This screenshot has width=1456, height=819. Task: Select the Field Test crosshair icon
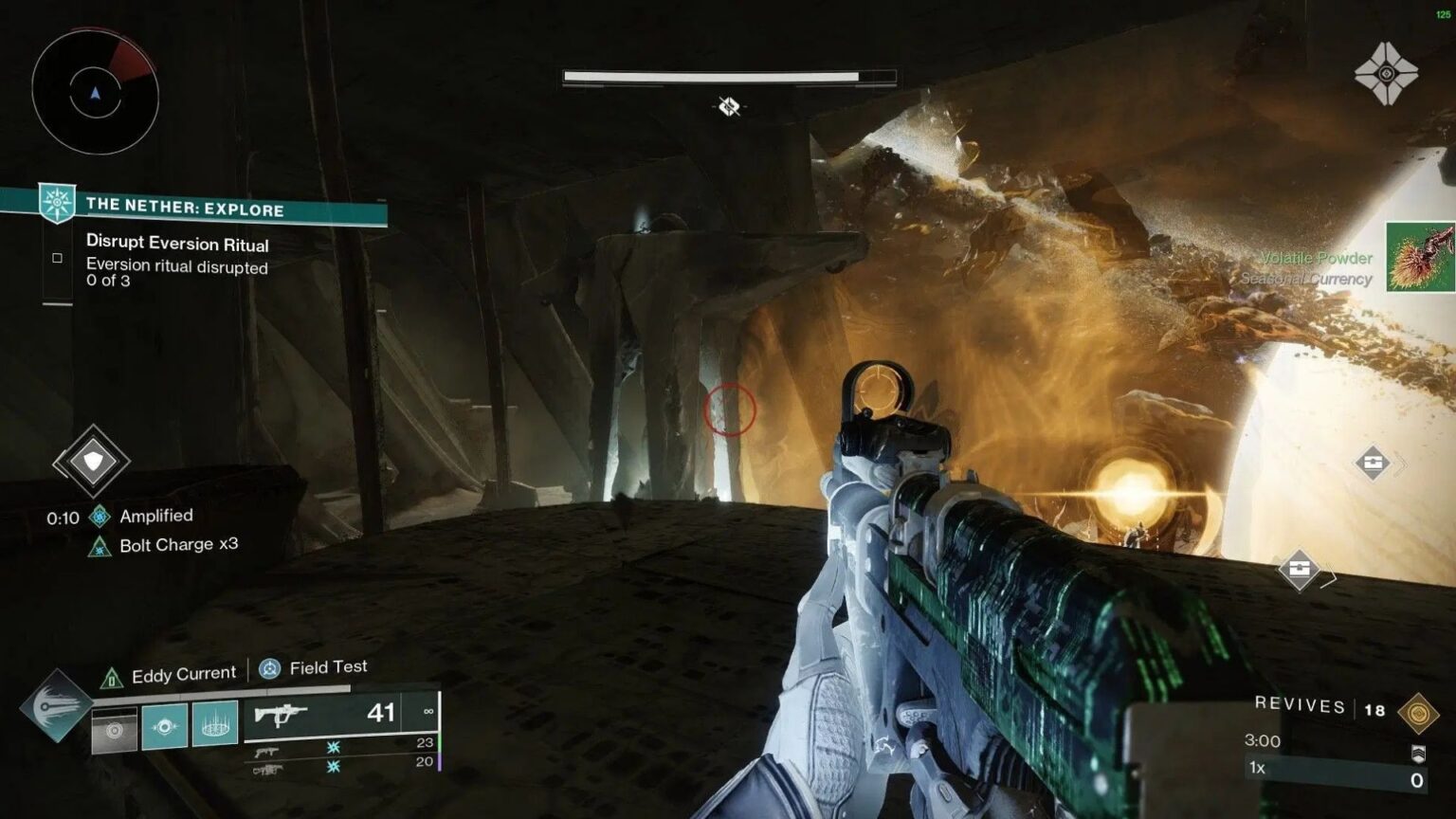point(268,666)
